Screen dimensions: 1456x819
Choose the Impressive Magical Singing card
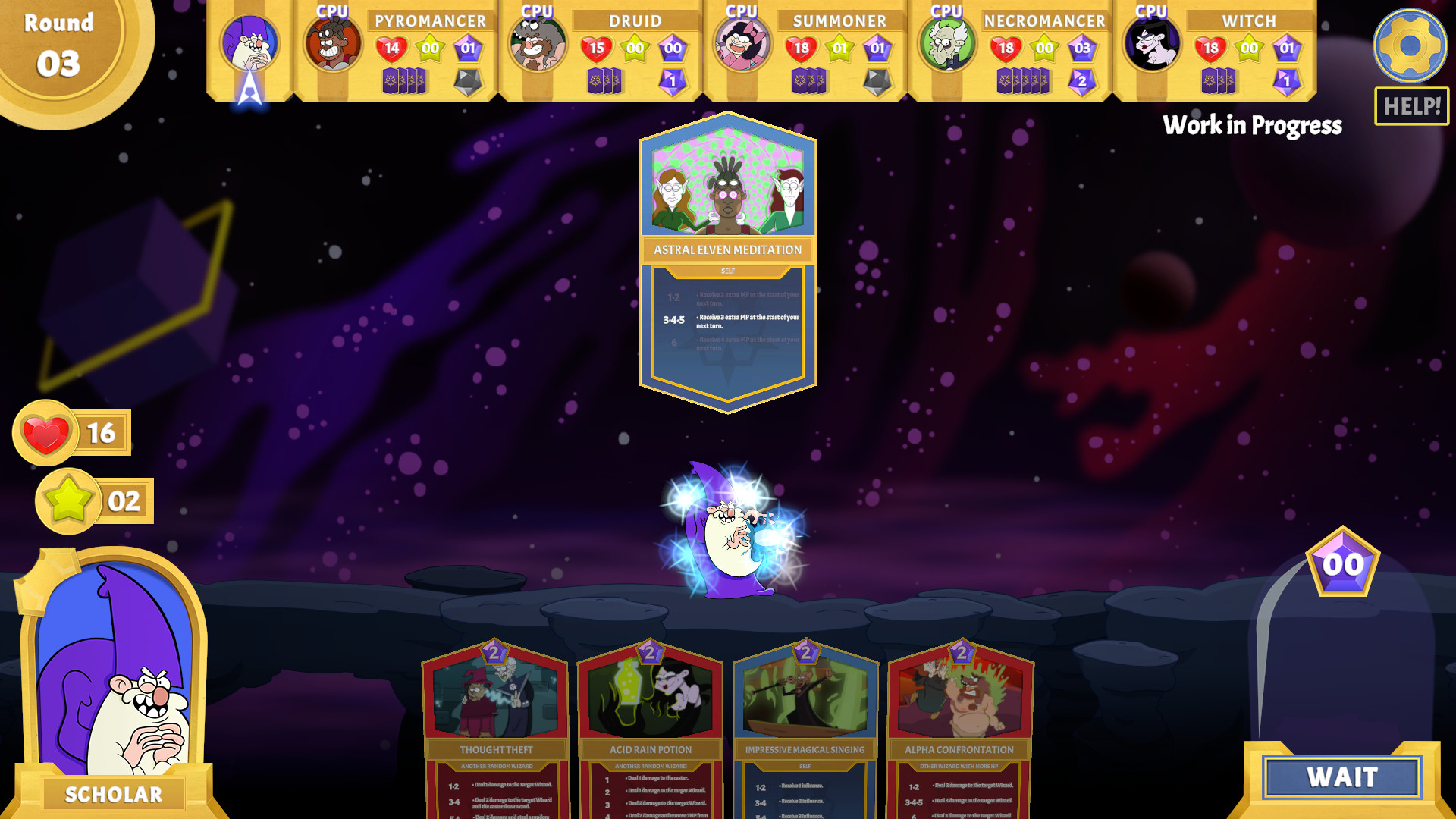pos(806,728)
